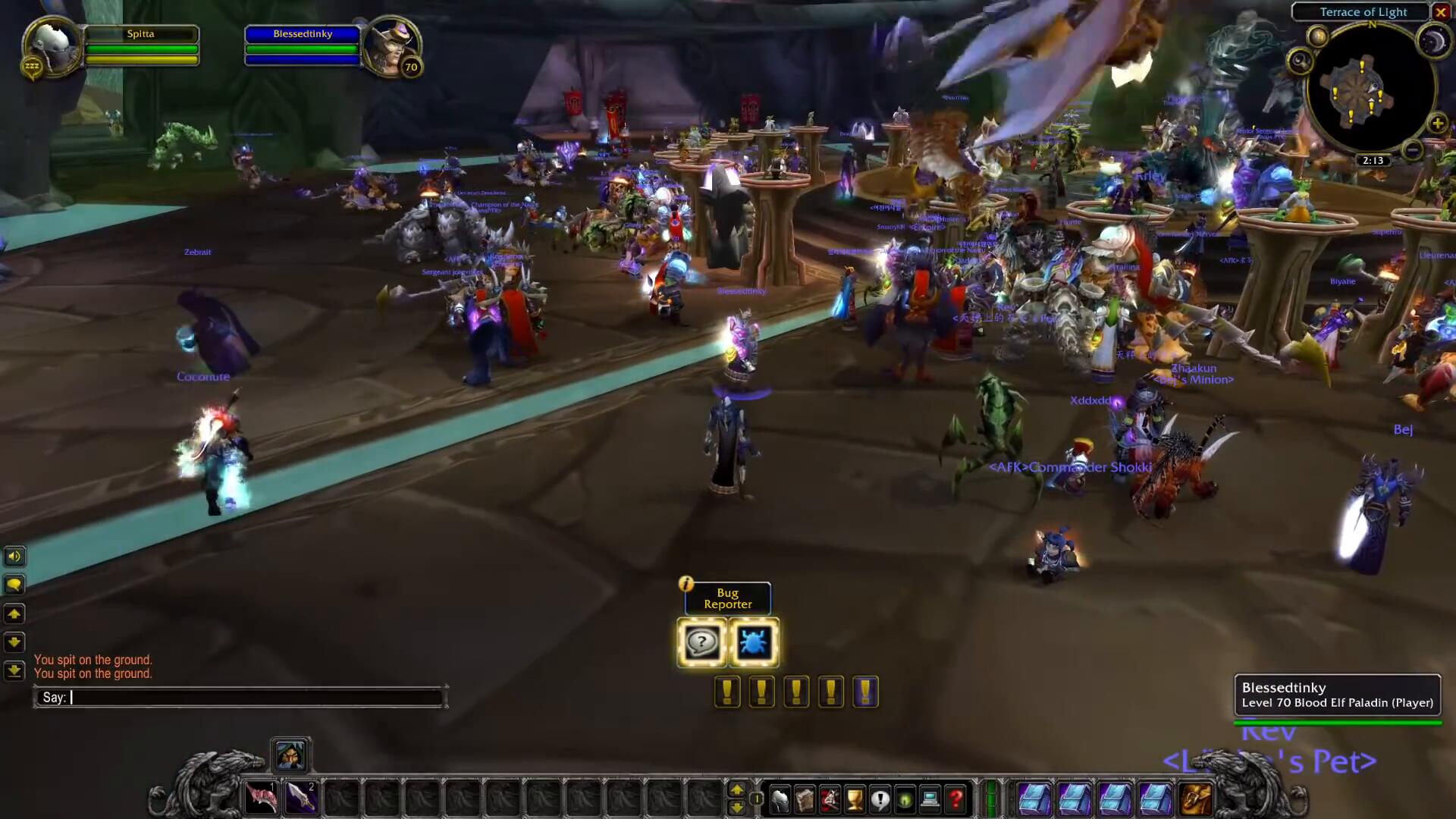Viewport: 1456px width, 819px height.
Task: Click the question bubble feedback button
Action: click(701, 643)
